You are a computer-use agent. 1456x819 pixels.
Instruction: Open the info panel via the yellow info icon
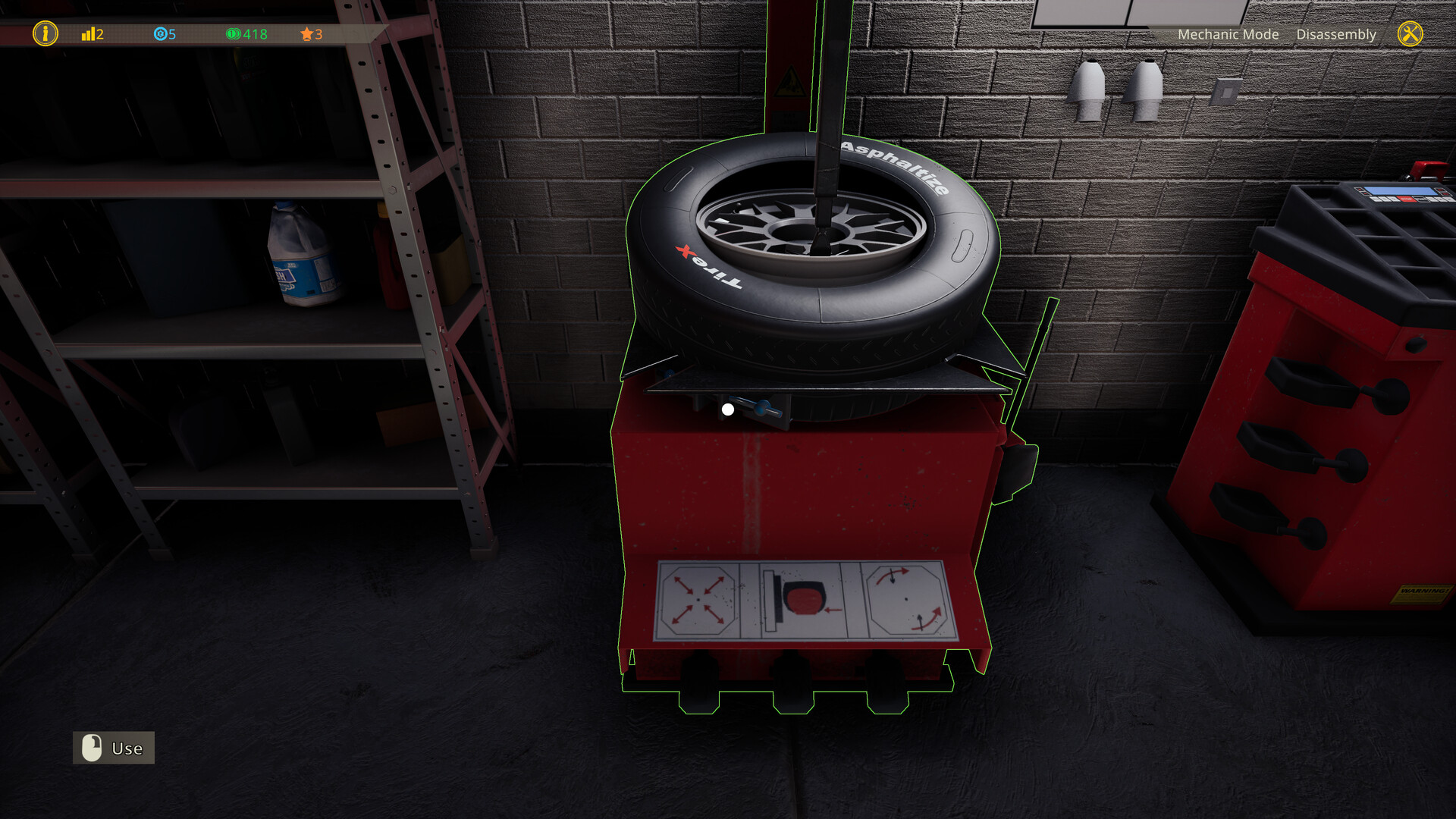[45, 34]
